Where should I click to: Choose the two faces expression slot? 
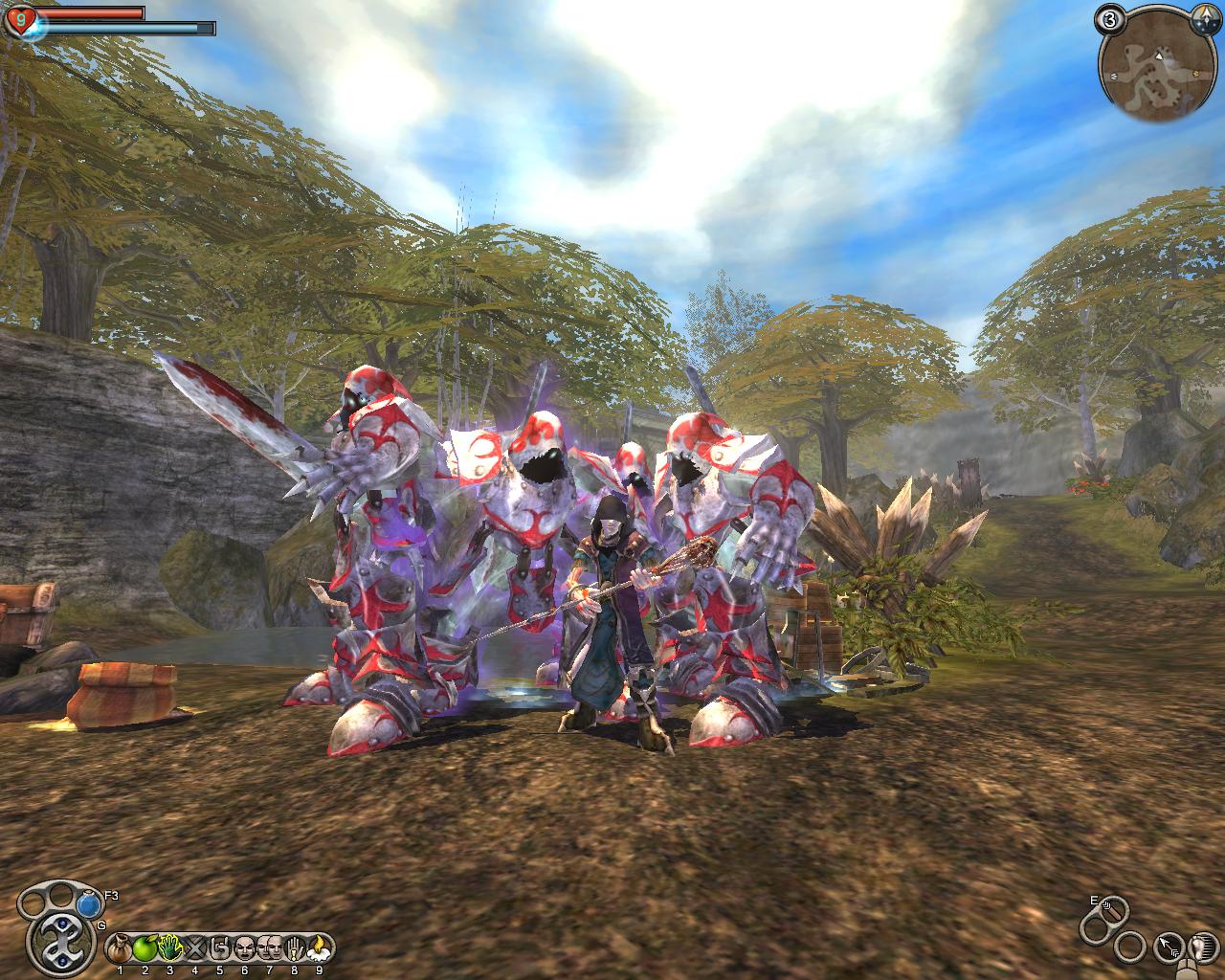pyautogui.click(x=269, y=948)
